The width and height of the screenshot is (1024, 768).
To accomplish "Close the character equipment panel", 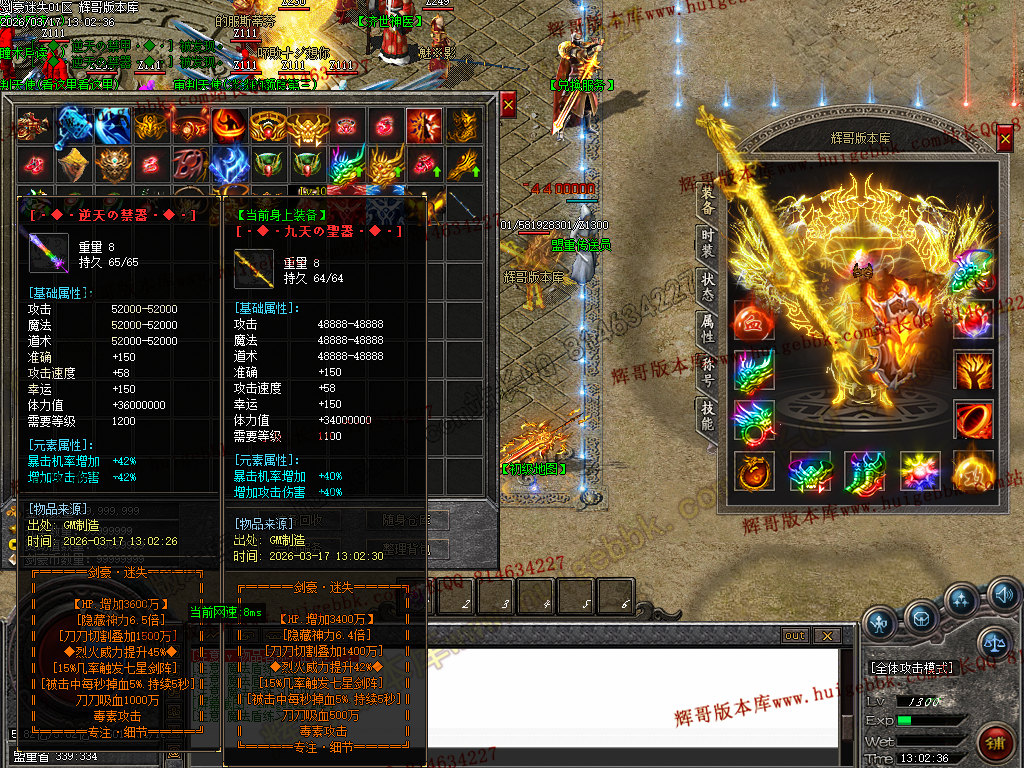I will pyautogui.click(x=1005, y=142).
